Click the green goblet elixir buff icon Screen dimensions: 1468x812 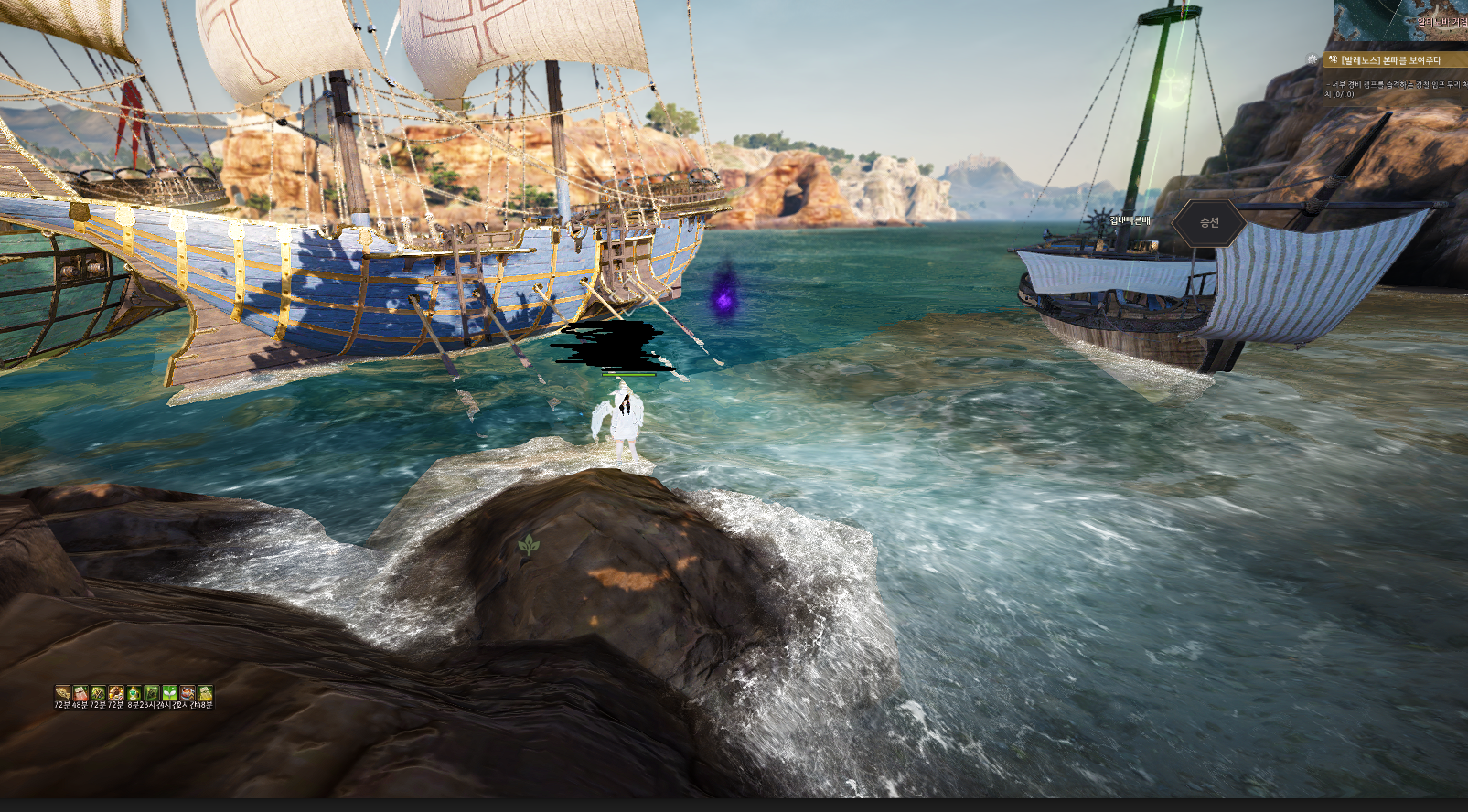(134, 693)
